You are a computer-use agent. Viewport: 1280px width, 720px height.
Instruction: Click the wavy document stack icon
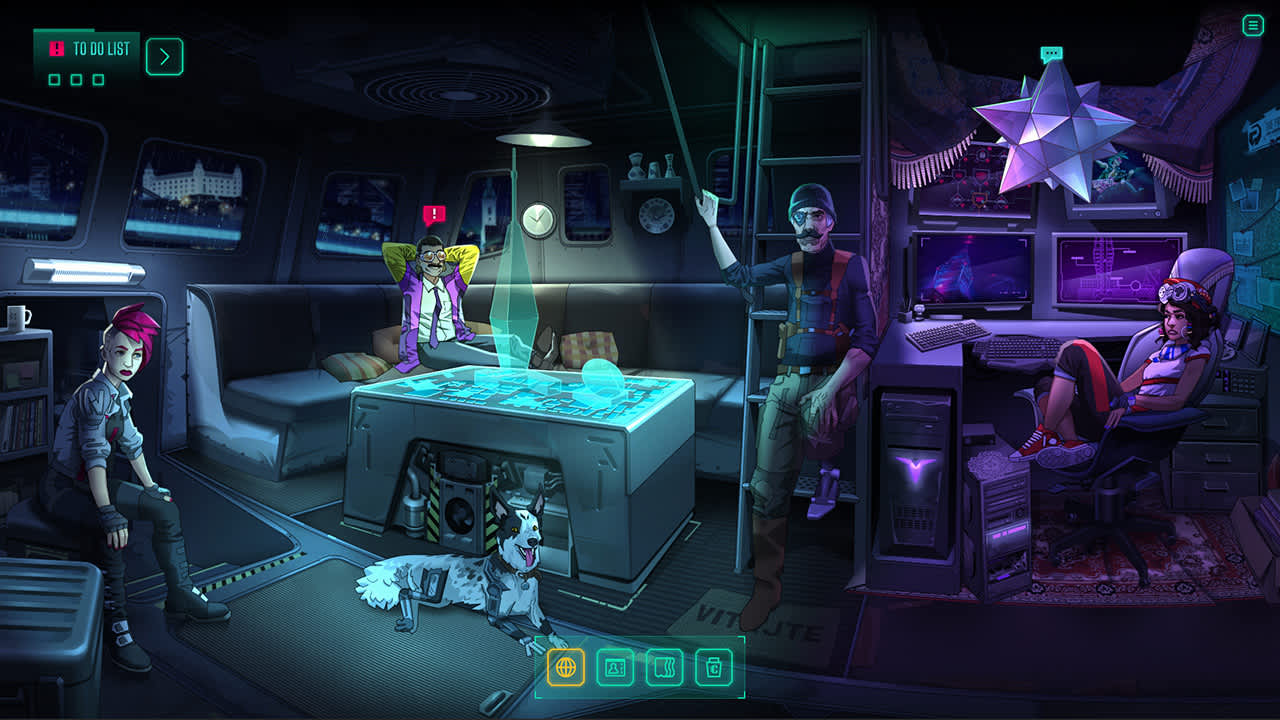(x=665, y=667)
